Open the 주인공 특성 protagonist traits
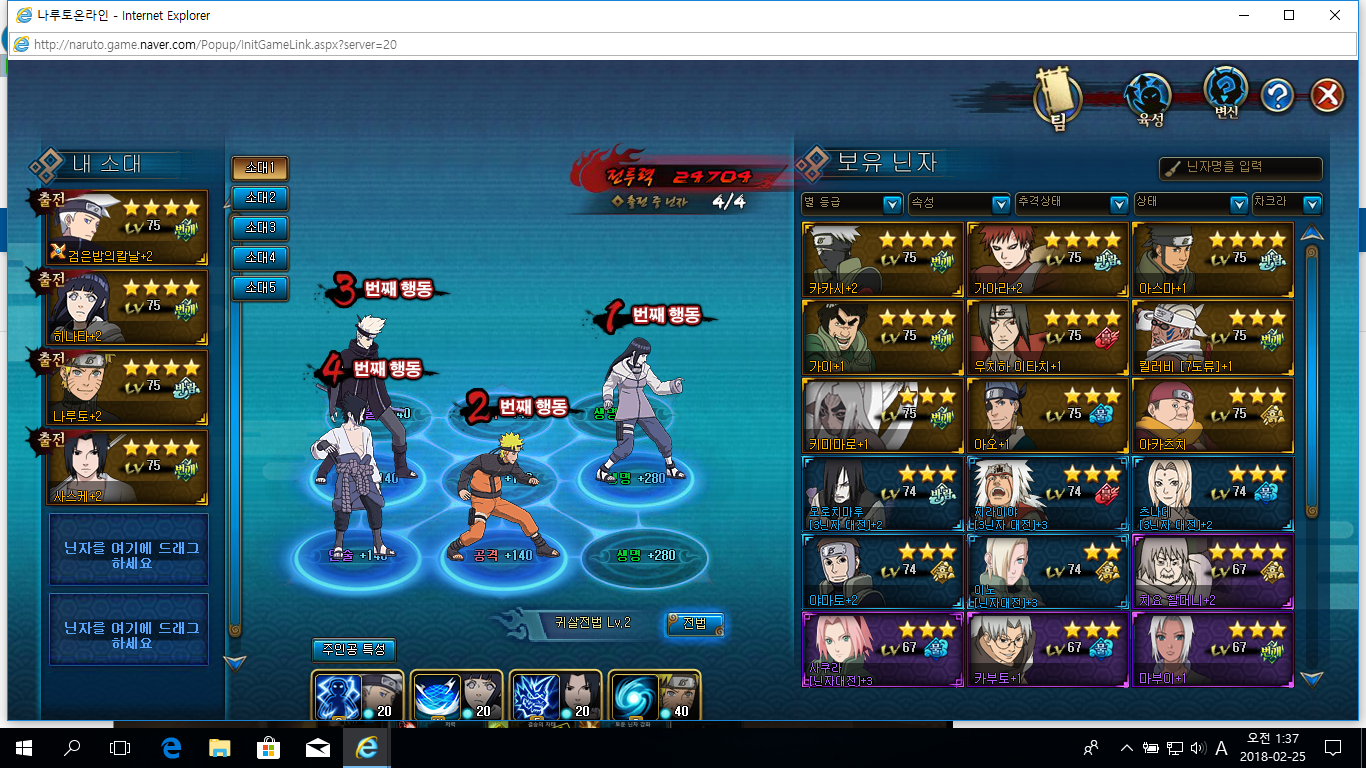1366x768 pixels. coord(354,650)
